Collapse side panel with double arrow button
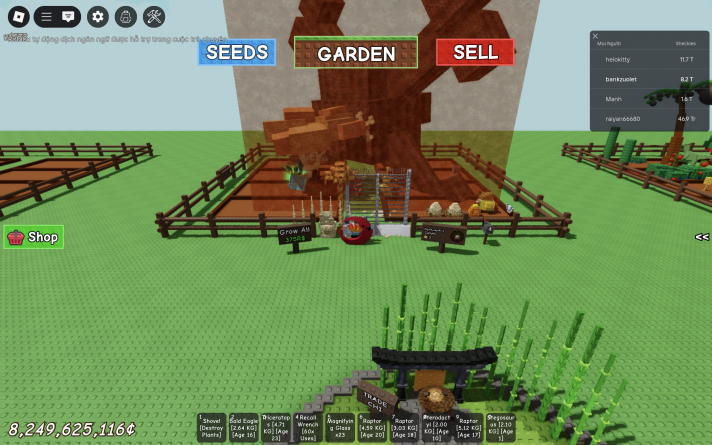The height and width of the screenshot is (445, 712). pyautogui.click(x=702, y=237)
